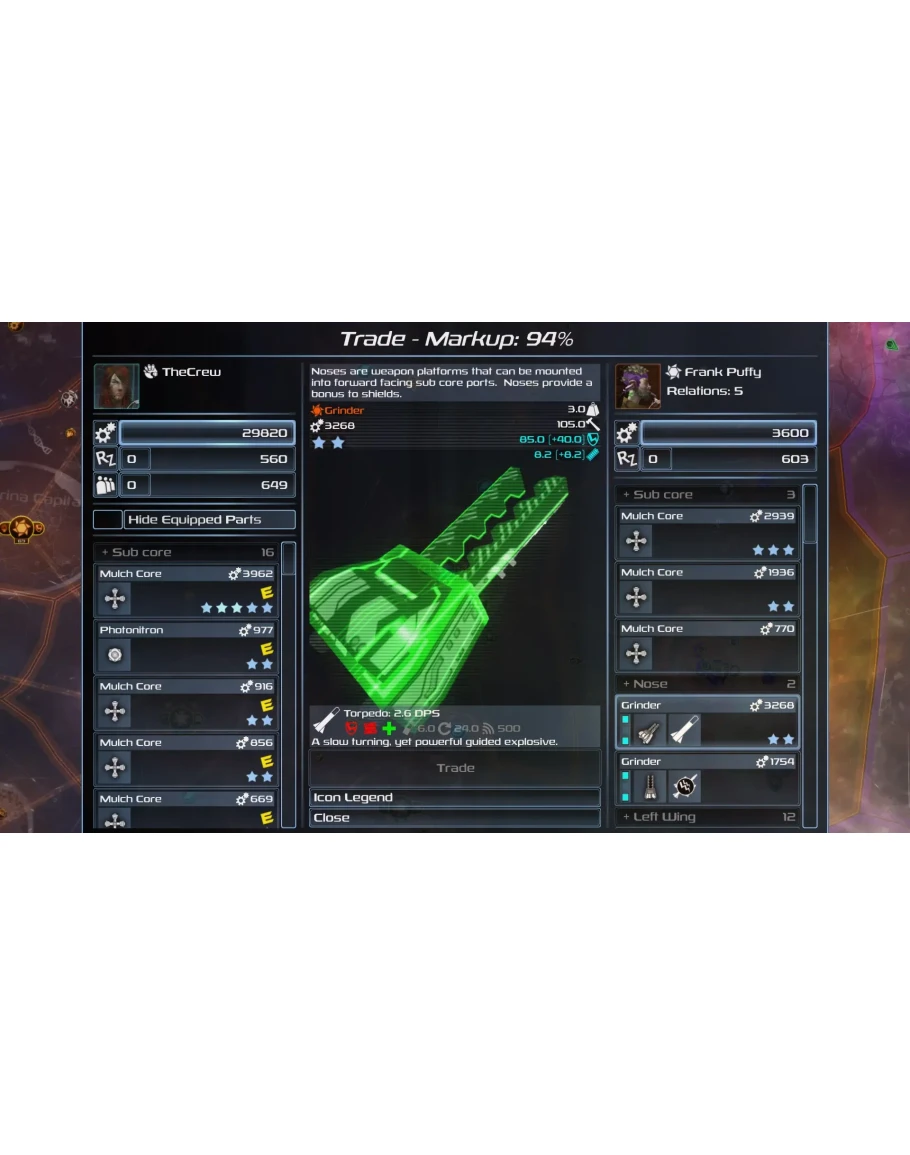Click the greyed Trade button
This screenshot has width=910, height=1155.
tap(455, 768)
